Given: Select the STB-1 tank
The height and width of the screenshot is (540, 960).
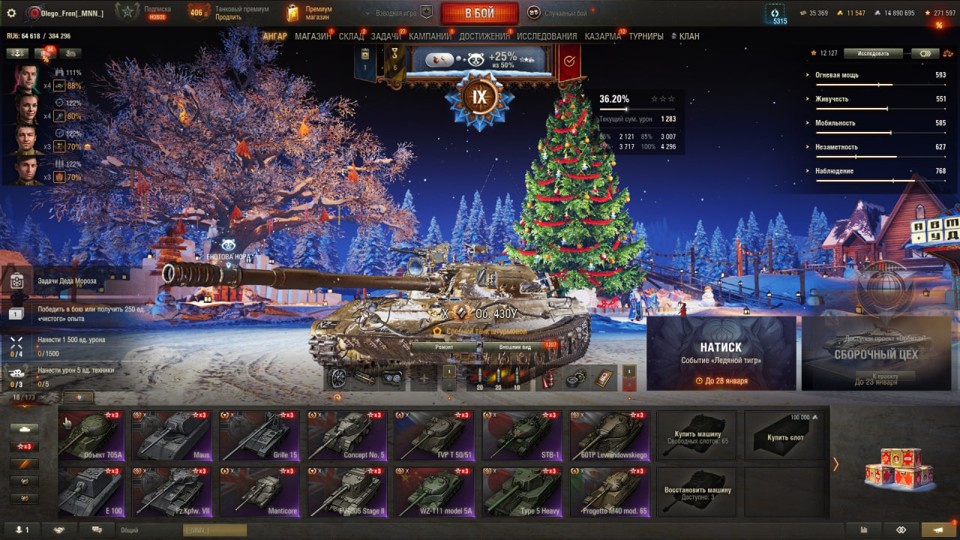Looking at the screenshot, I should click(522, 434).
